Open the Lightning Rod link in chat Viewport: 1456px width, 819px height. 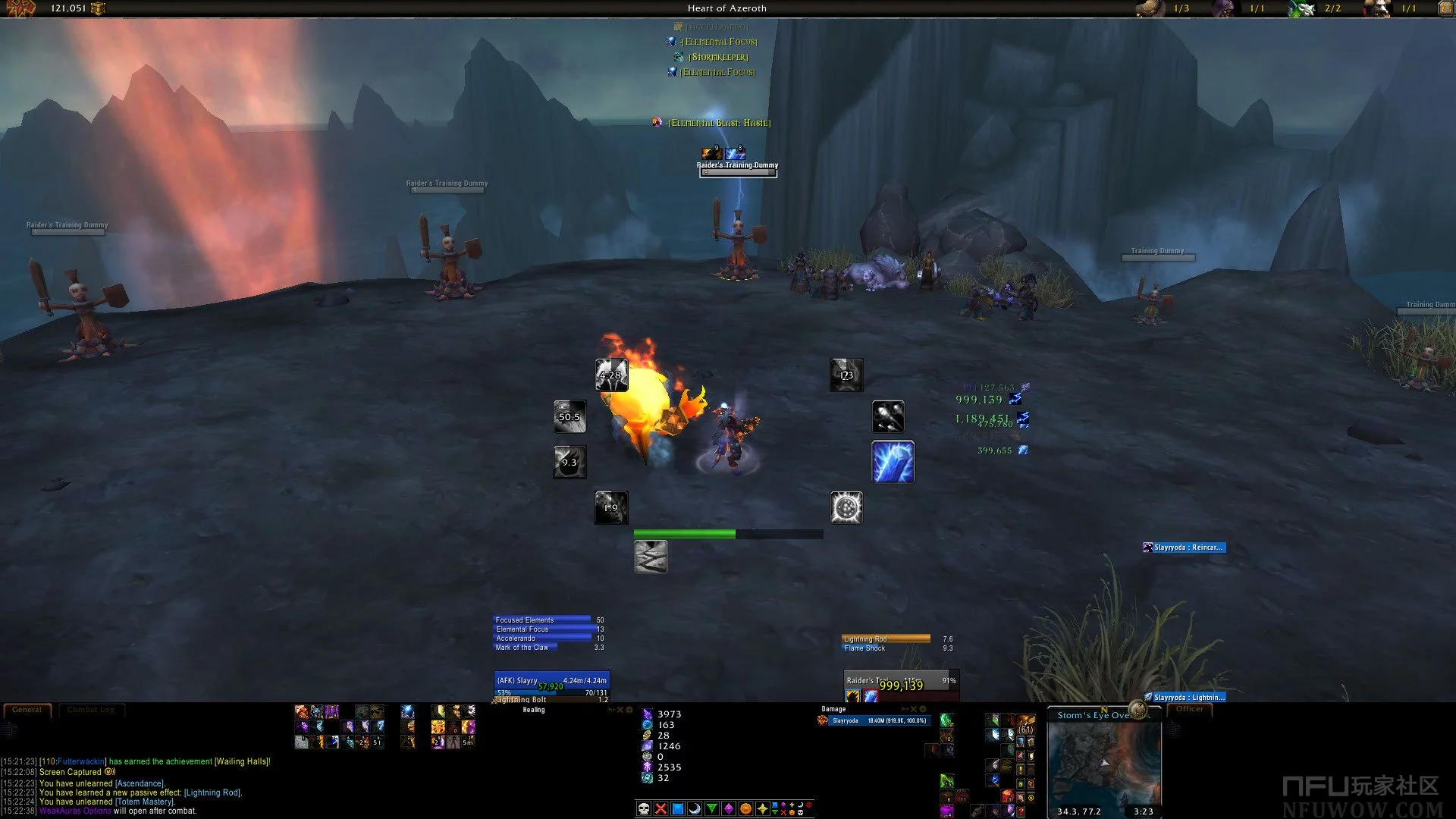pos(212,792)
